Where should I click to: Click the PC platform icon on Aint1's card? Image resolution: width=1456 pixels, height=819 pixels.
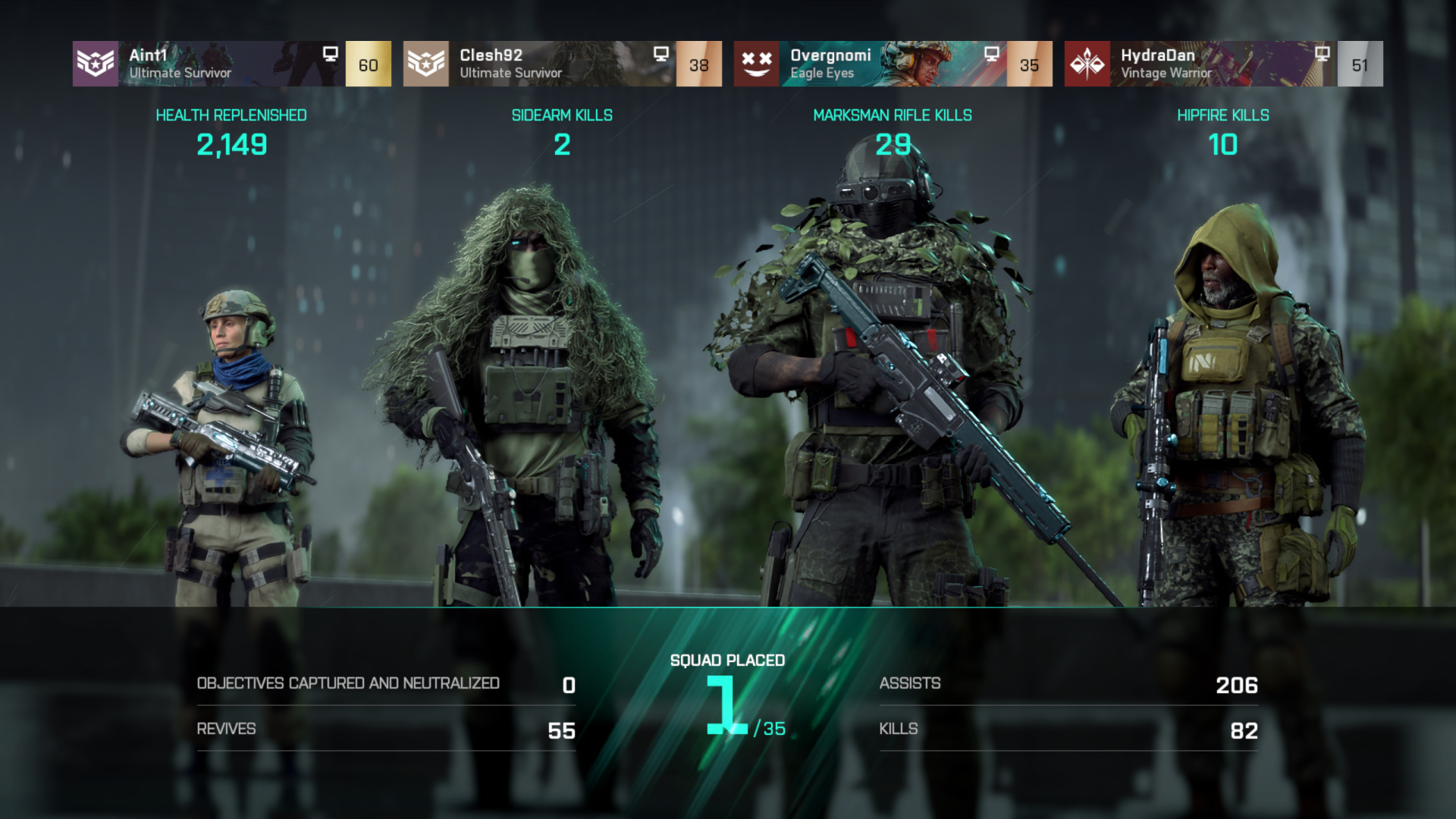330,54
